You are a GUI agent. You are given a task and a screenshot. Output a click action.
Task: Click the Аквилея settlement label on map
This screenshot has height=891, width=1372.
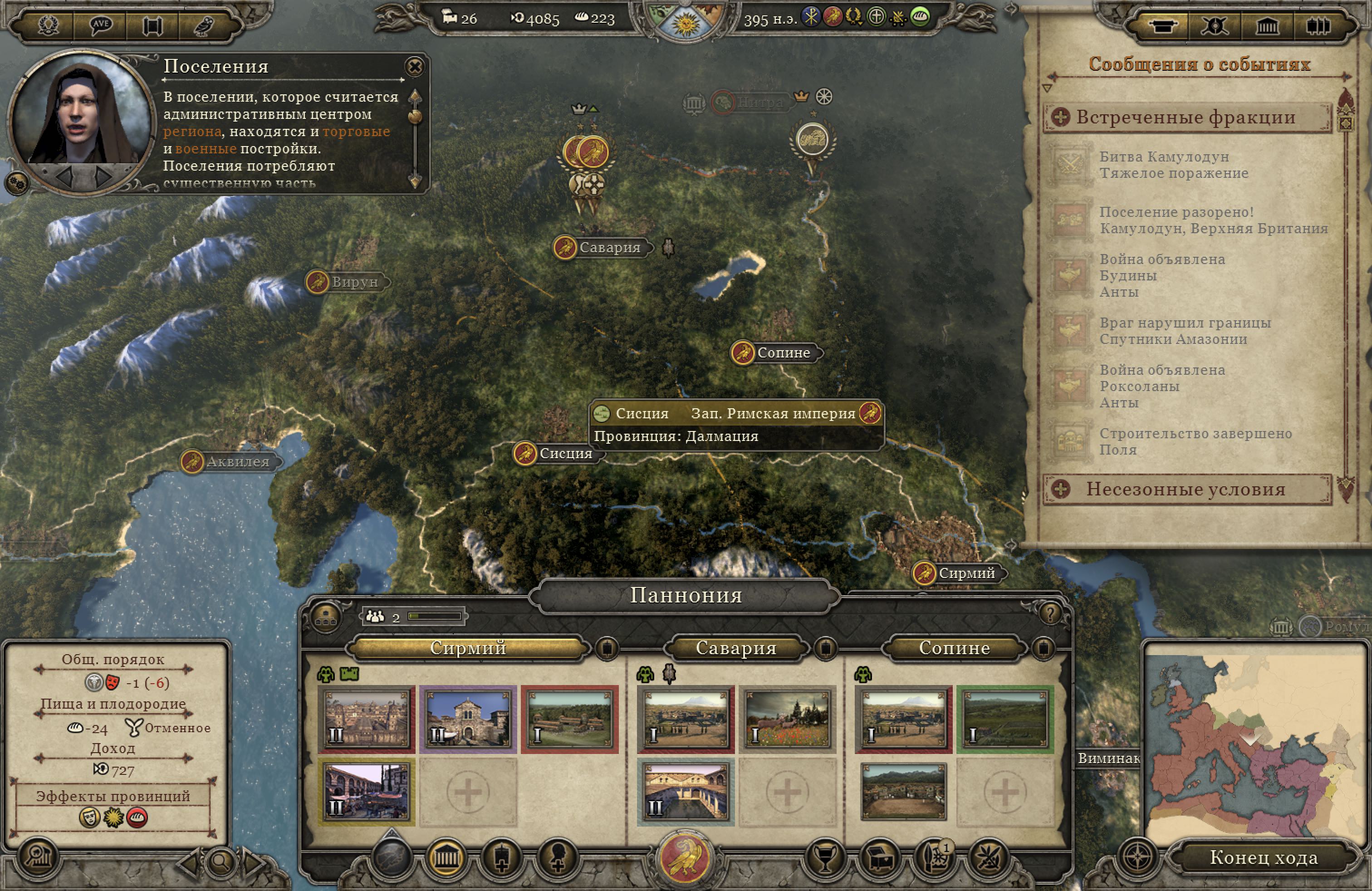237,462
